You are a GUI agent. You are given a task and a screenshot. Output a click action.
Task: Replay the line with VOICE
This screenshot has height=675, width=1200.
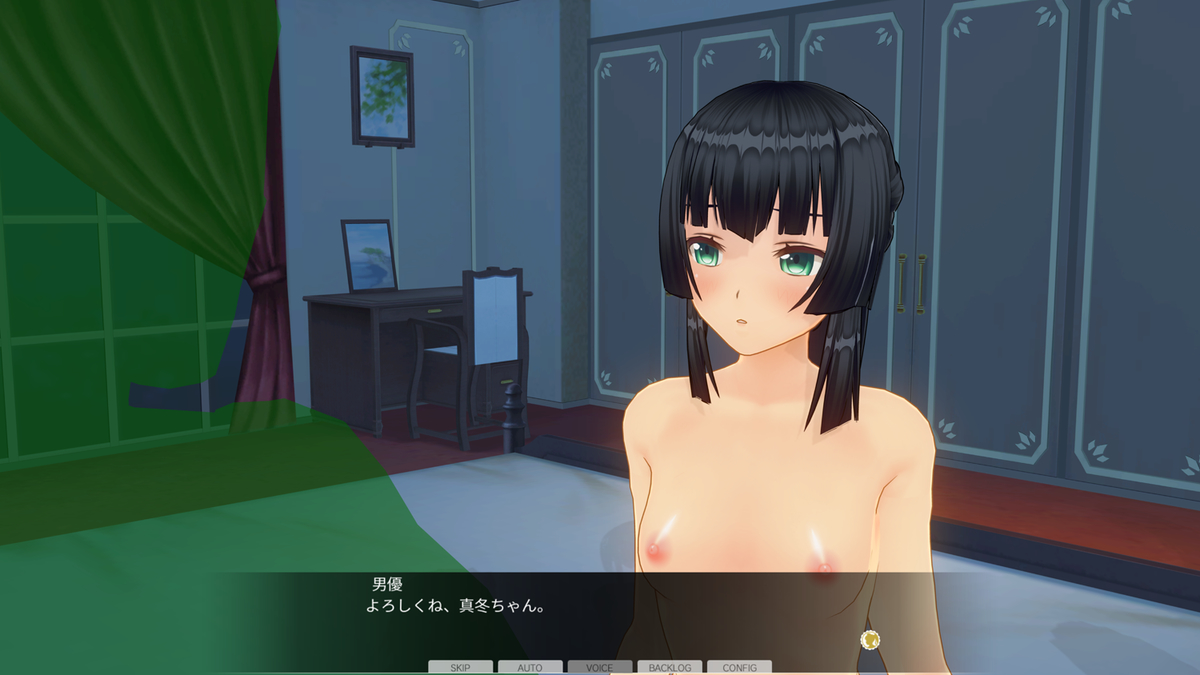click(600, 667)
